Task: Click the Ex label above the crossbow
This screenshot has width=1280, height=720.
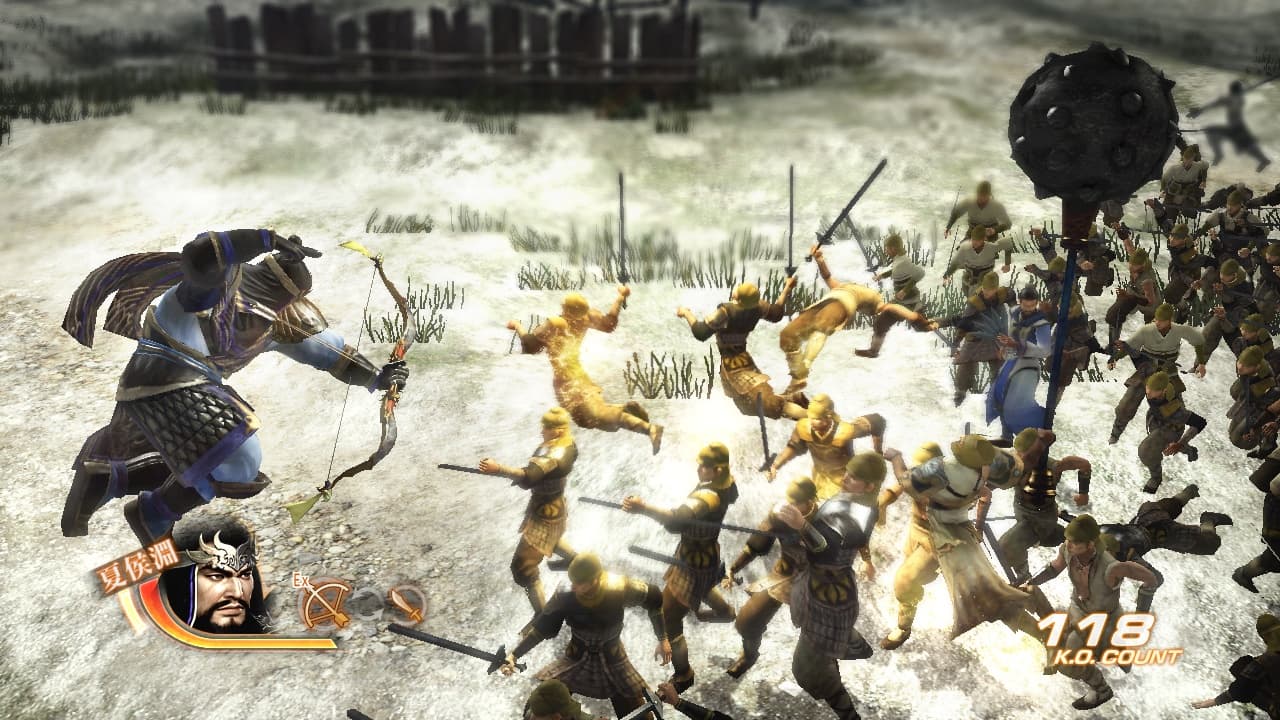Action: coord(302,578)
